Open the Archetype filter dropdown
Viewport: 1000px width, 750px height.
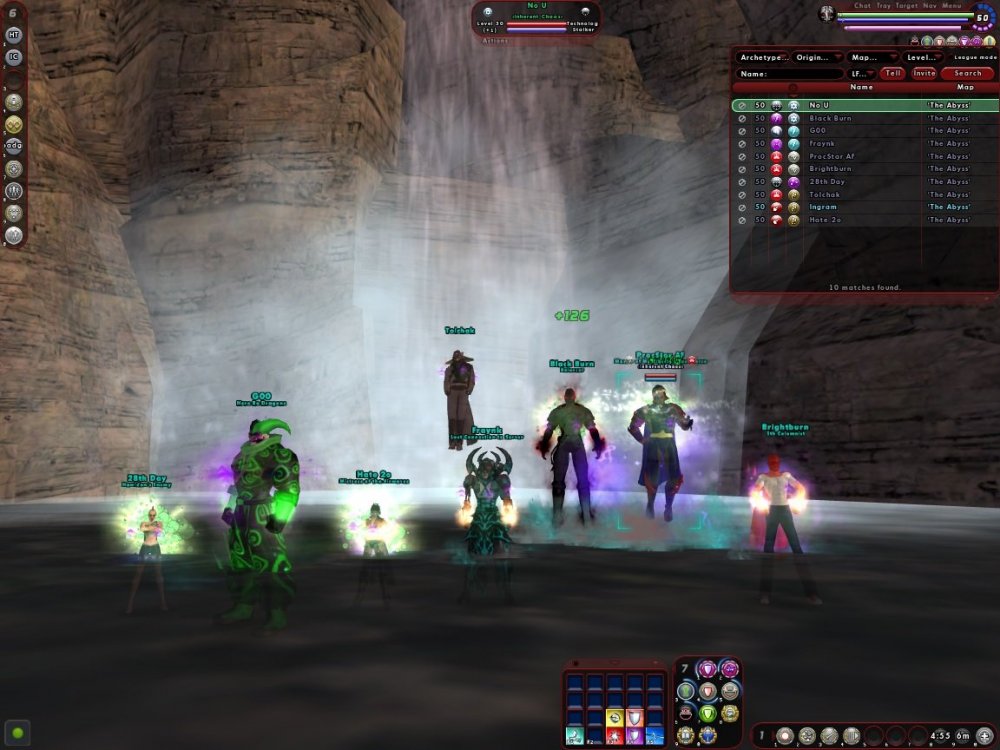click(x=763, y=57)
